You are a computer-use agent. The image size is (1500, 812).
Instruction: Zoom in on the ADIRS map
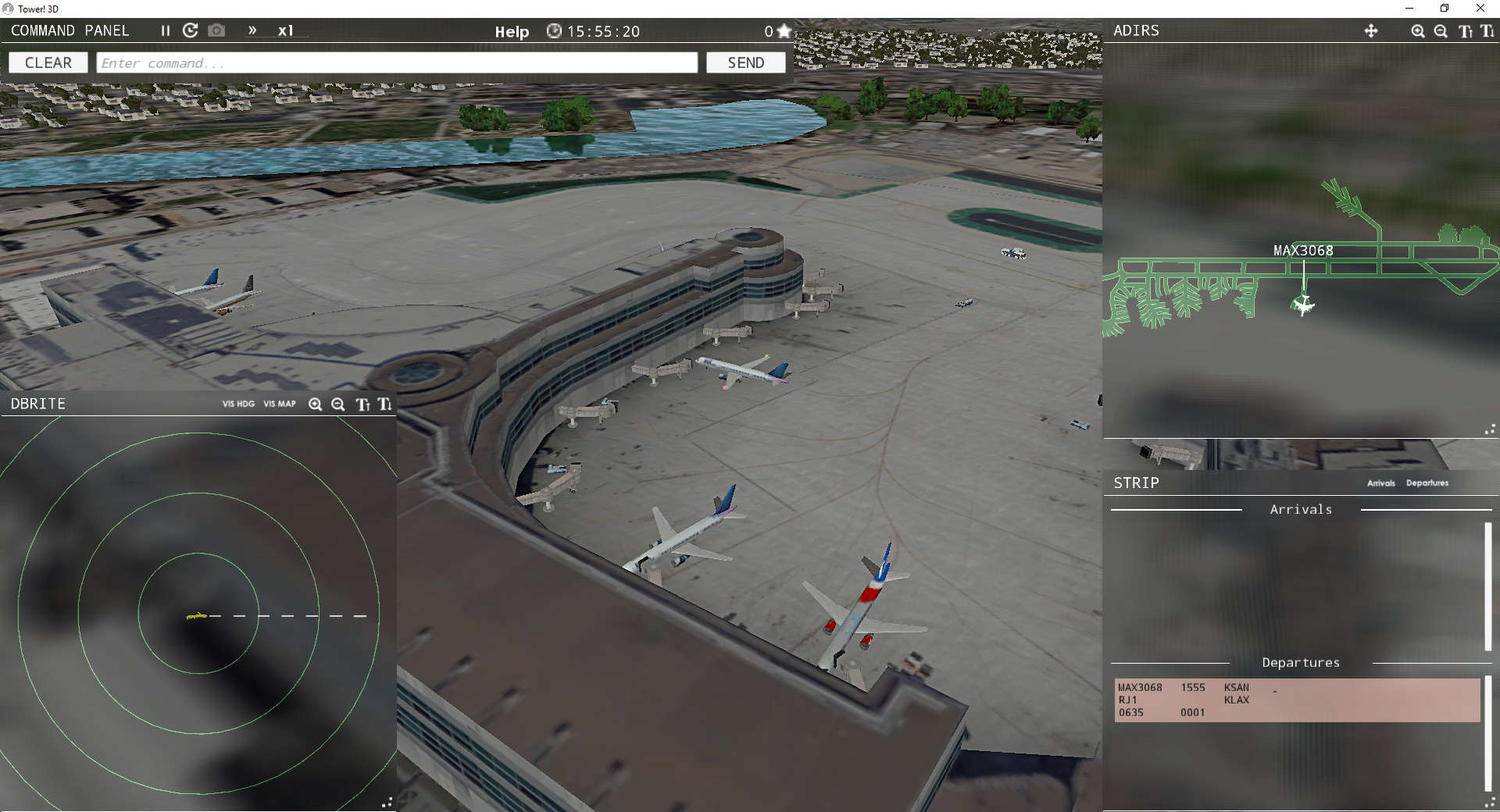point(1416,31)
